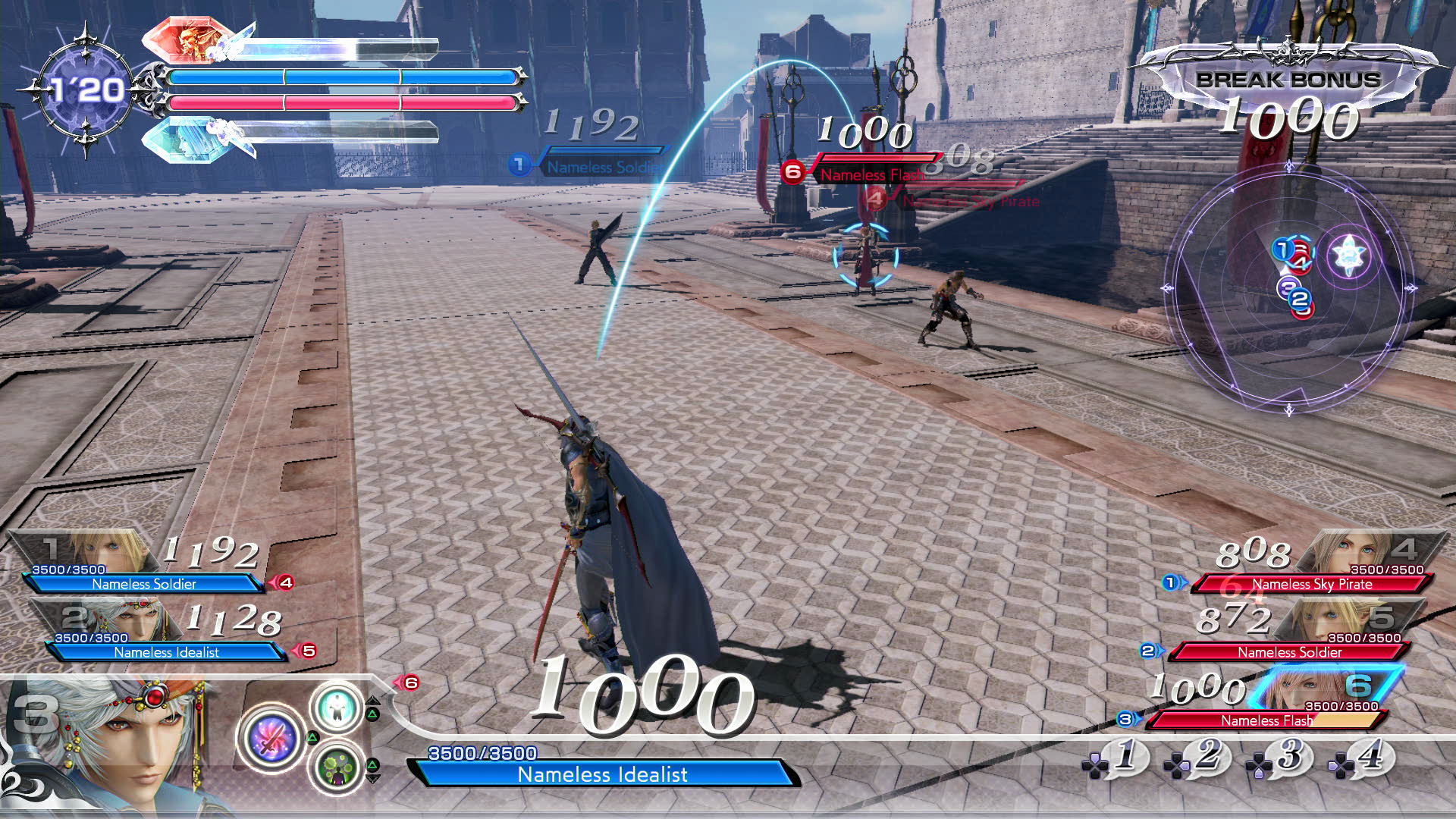Open the minimap radar circle
1456x819 pixels.
[1289, 288]
